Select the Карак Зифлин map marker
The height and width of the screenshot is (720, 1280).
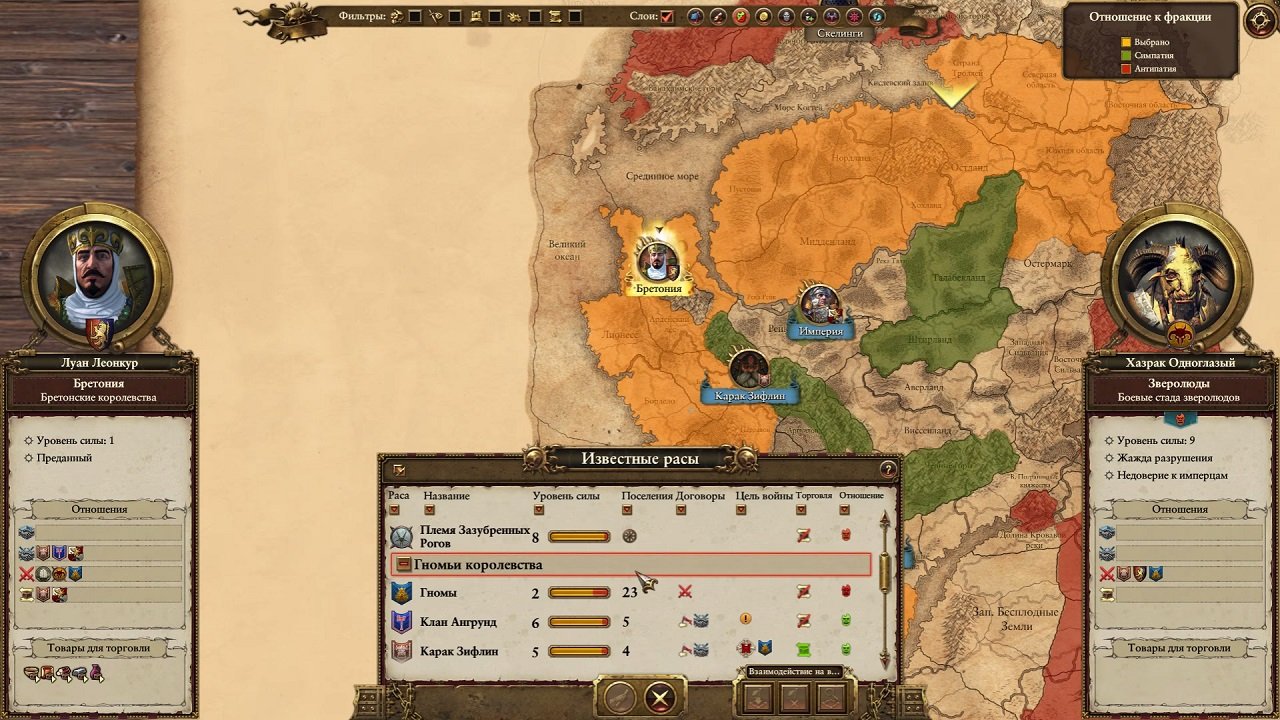(x=748, y=370)
